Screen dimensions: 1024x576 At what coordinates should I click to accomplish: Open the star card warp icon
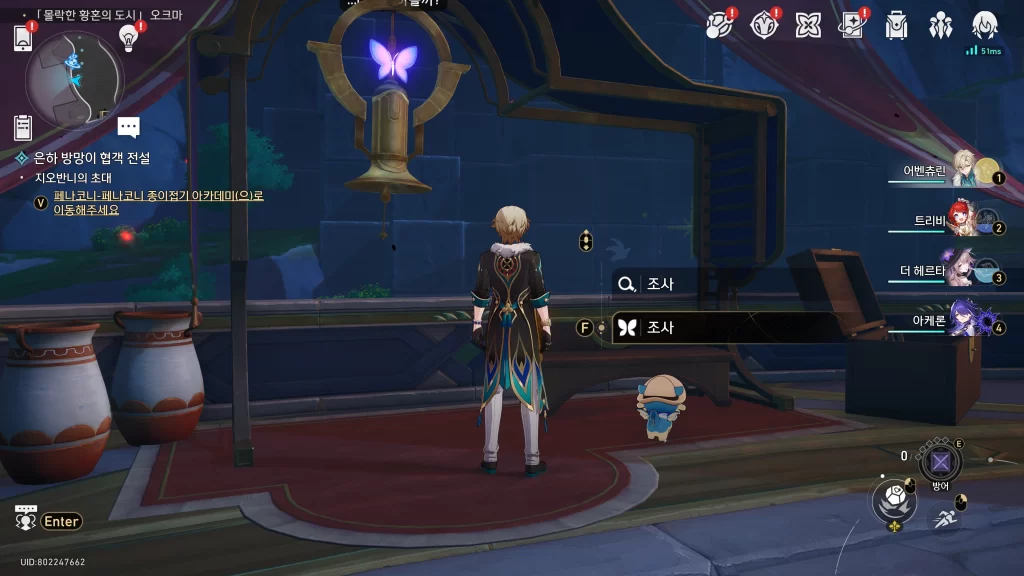click(852, 25)
